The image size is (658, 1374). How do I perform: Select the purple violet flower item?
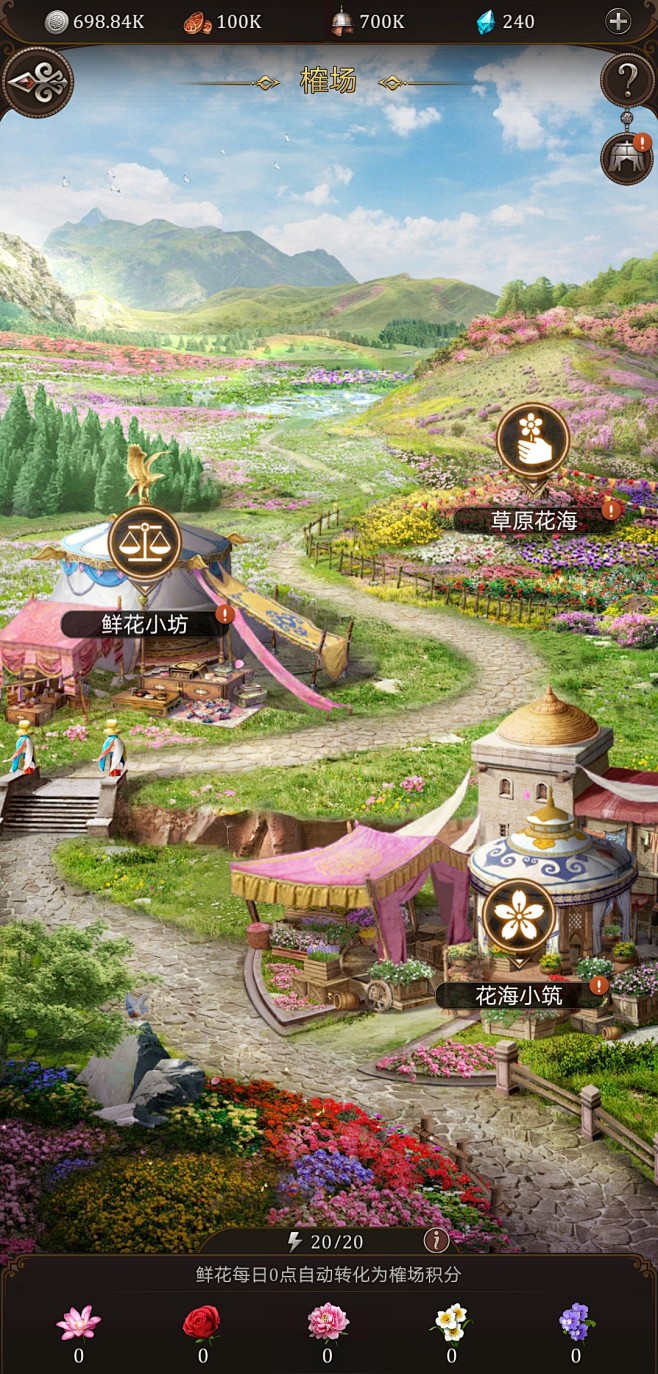point(576,1323)
